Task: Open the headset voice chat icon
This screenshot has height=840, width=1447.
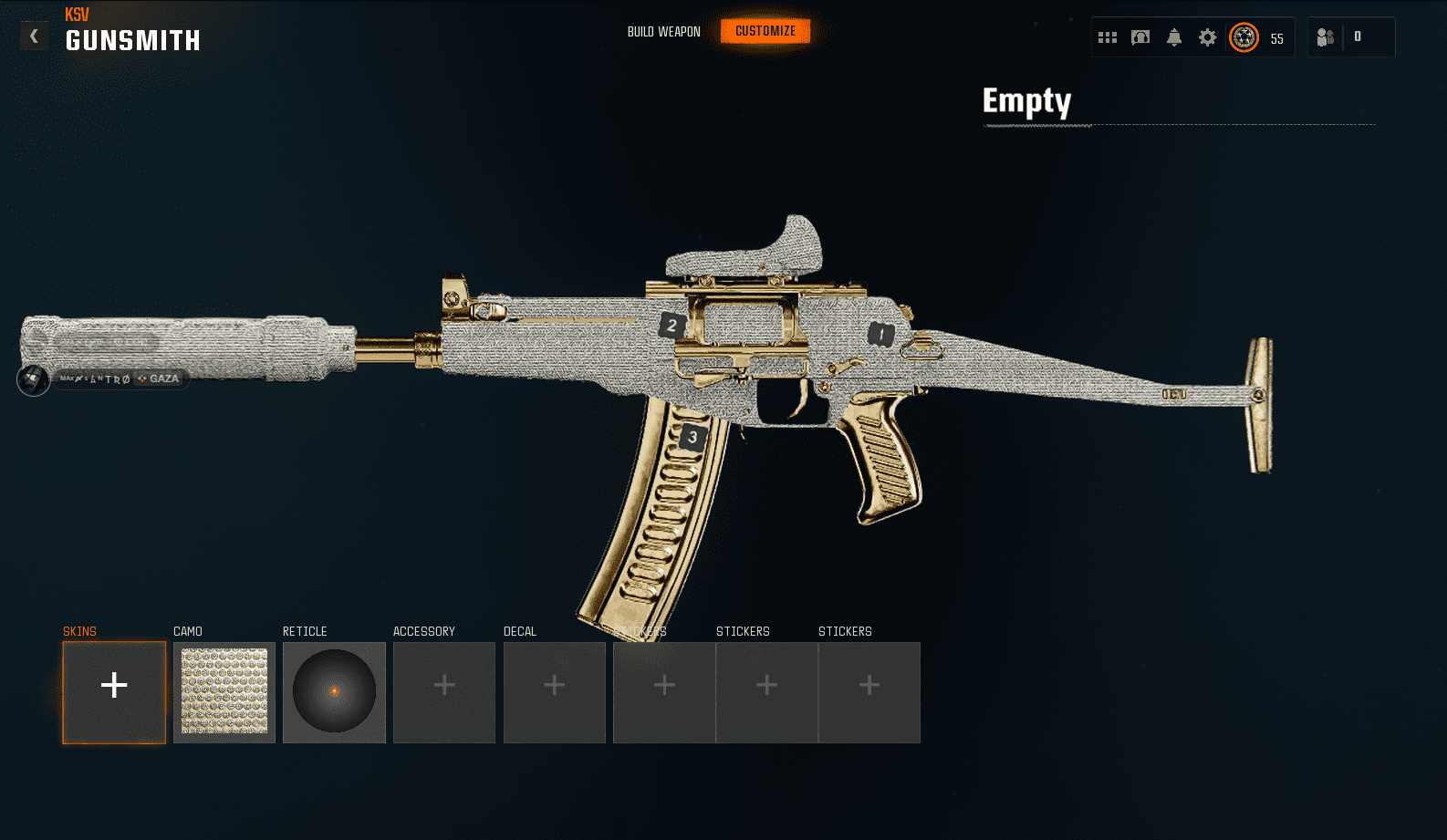Action: click(1140, 37)
